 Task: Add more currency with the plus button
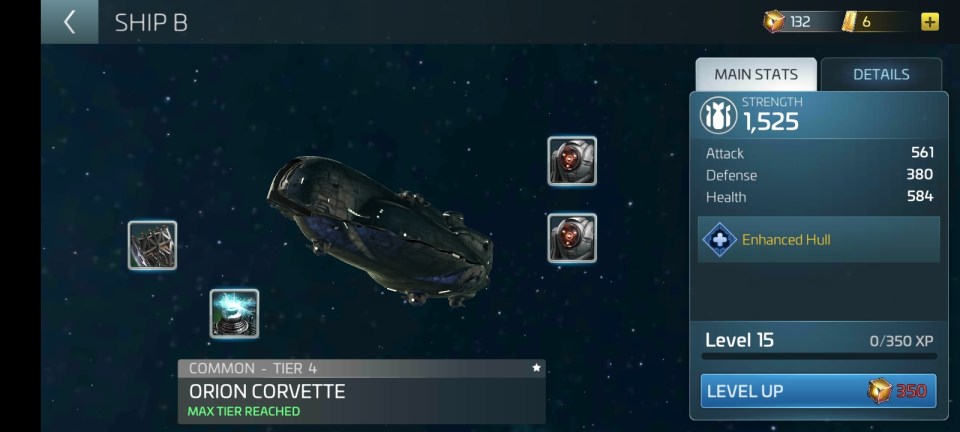tap(930, 21)
